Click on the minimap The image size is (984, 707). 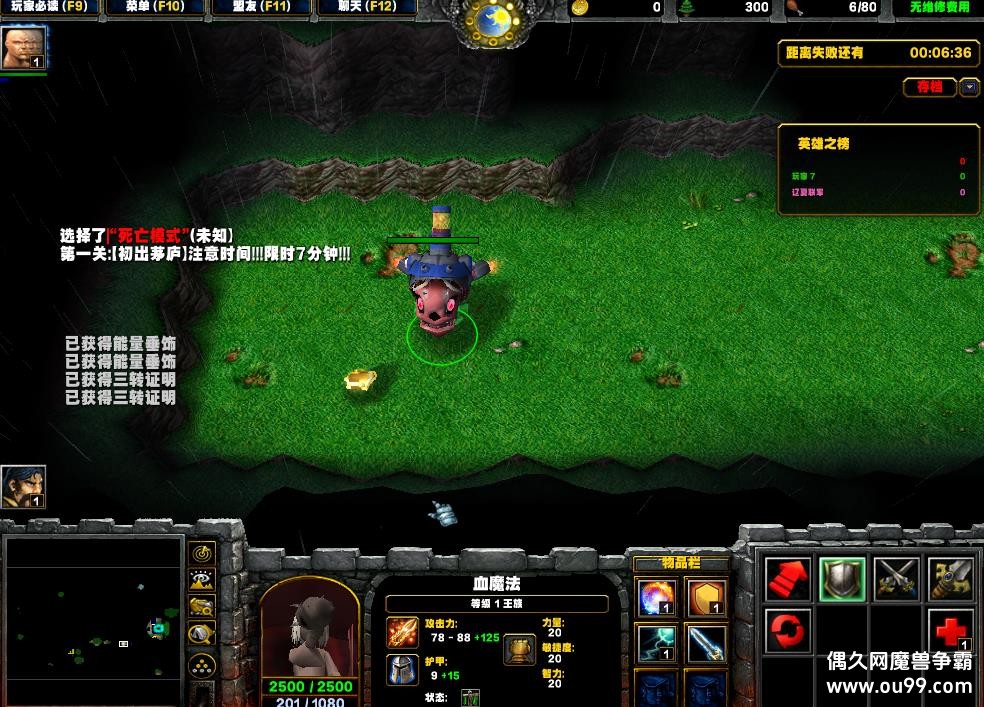click(x=93, y=620)
